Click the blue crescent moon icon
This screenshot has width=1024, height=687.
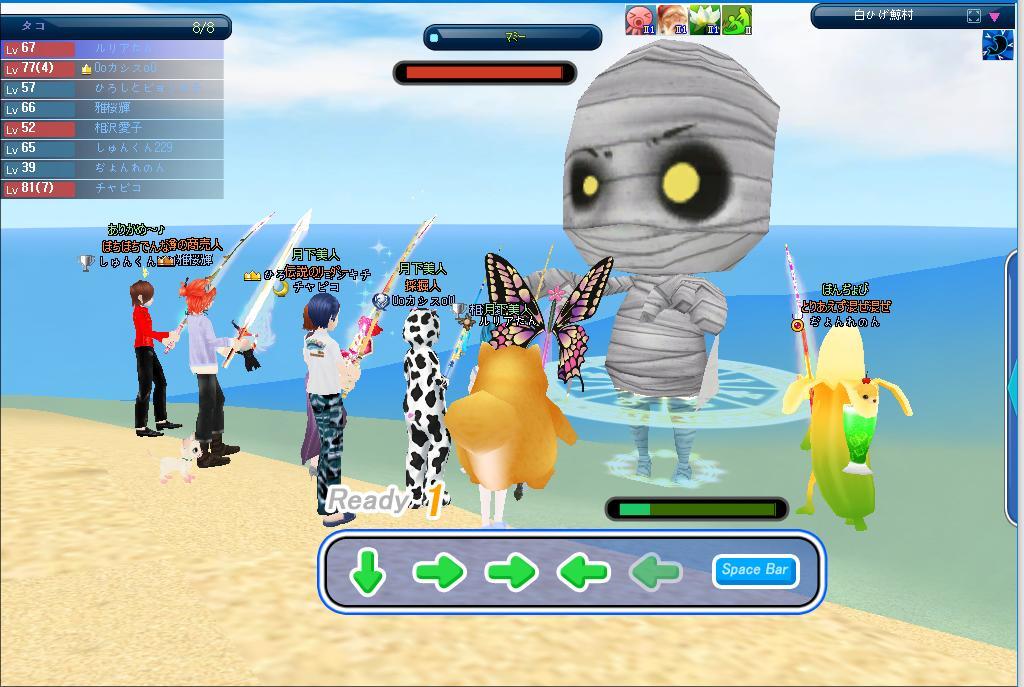(x=997, y=45)
